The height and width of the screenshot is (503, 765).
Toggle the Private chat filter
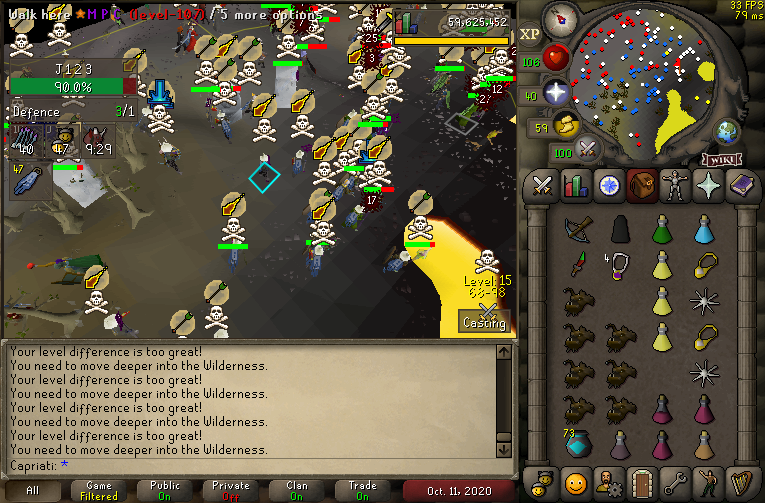(231, 491)
